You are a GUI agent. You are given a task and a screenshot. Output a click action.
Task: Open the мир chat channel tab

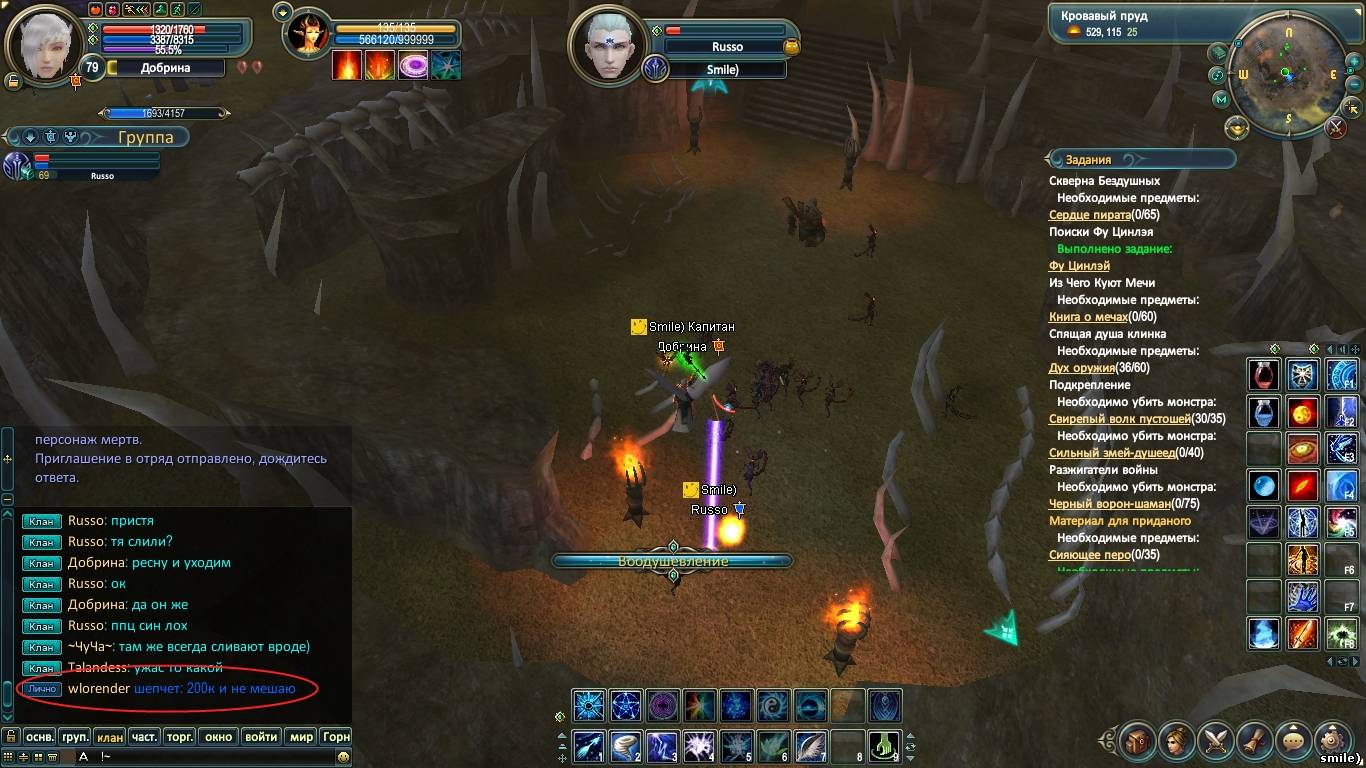pos(301,737)
